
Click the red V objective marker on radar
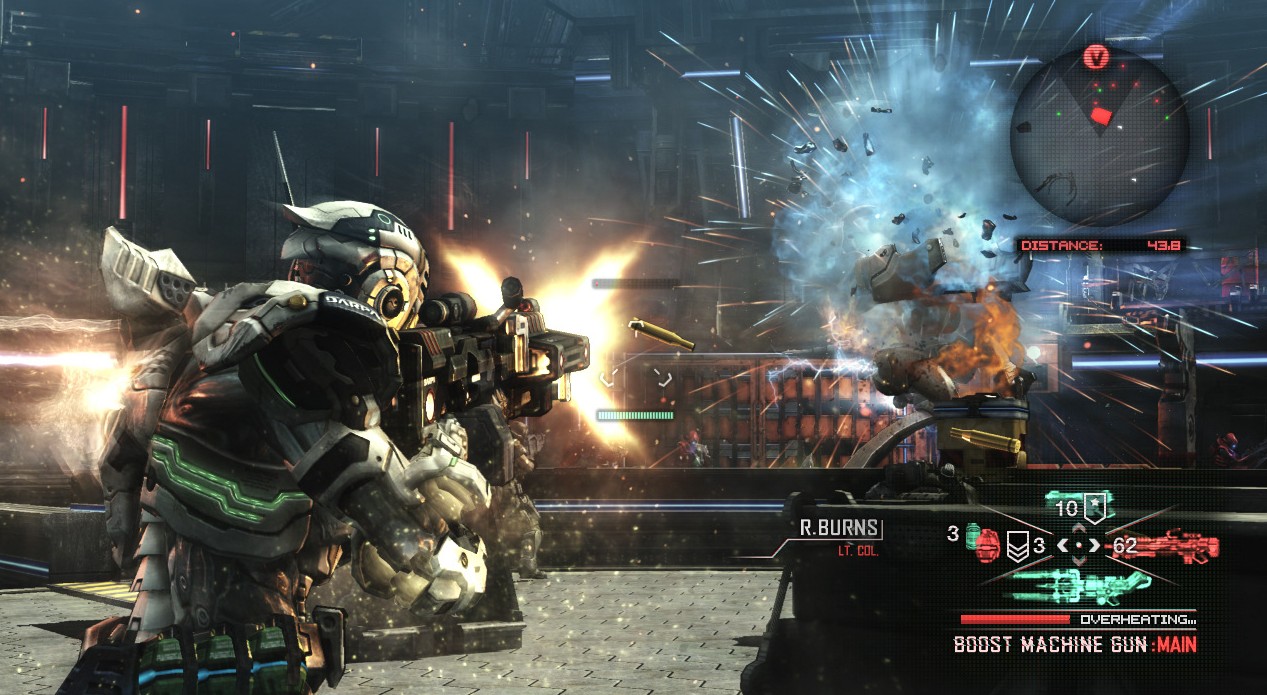tap(1098, 57)
